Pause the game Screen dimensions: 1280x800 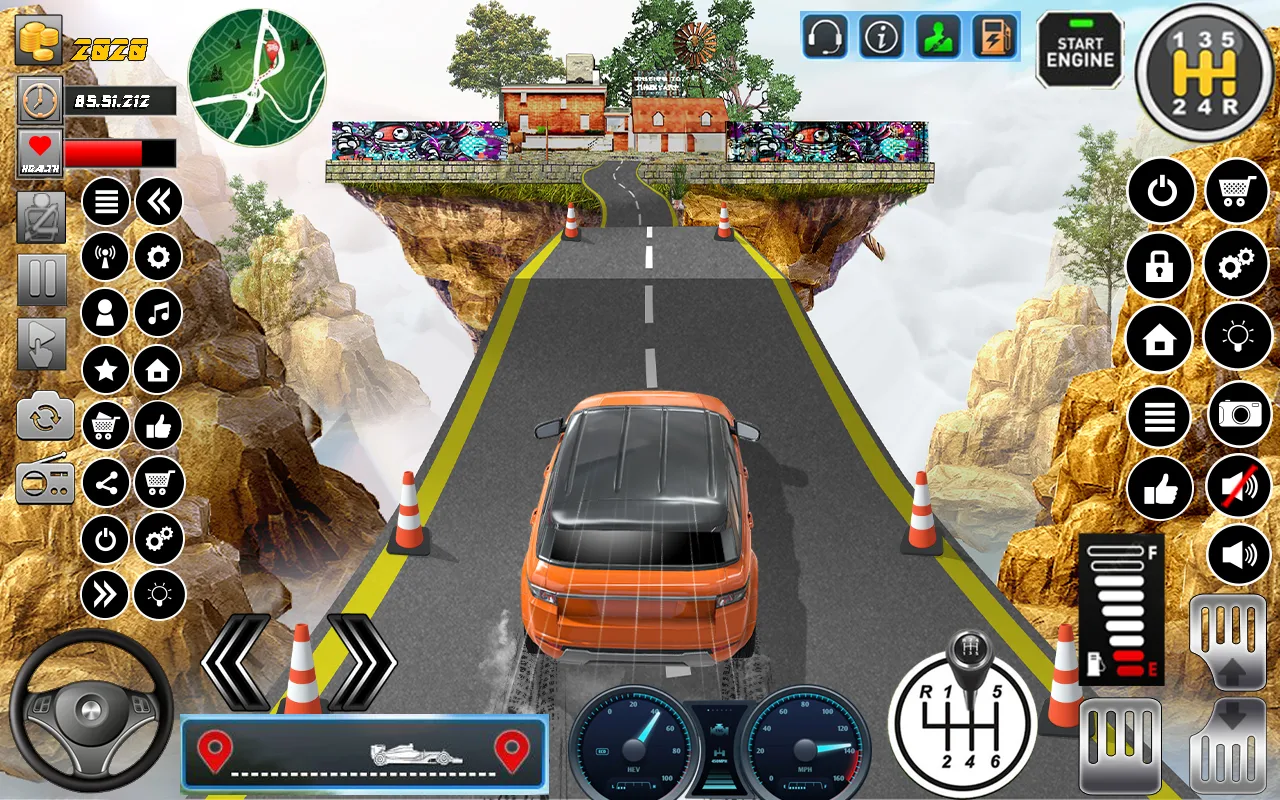point(42,280)
